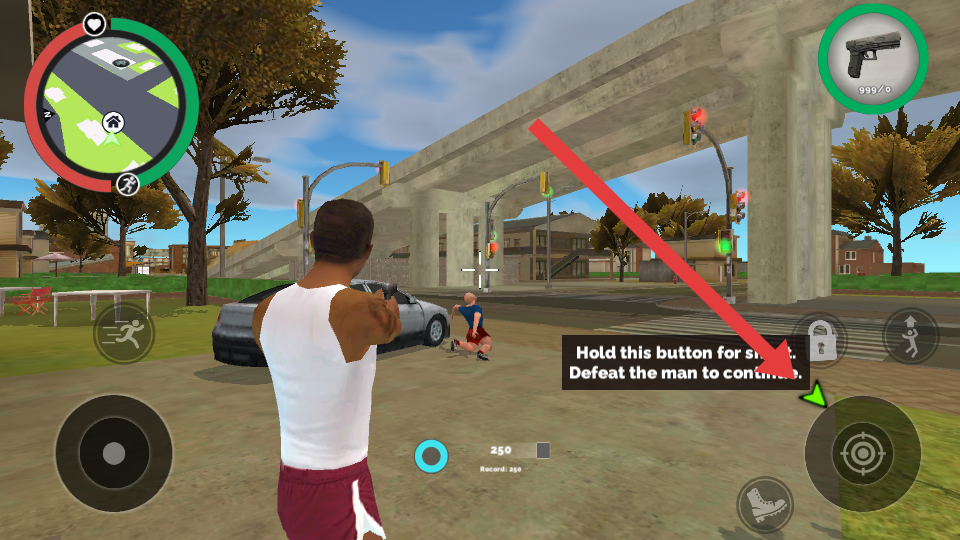Tap the boot kick button

coord(765,503)
